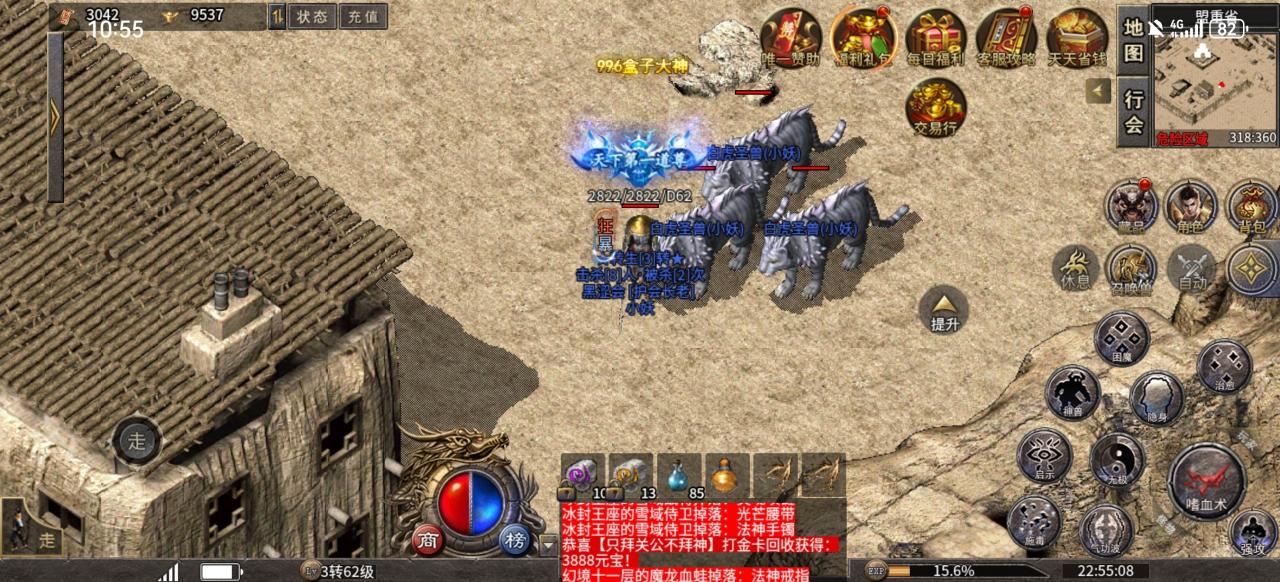Toggle 自动 auto-combat

pos(1192,268)
